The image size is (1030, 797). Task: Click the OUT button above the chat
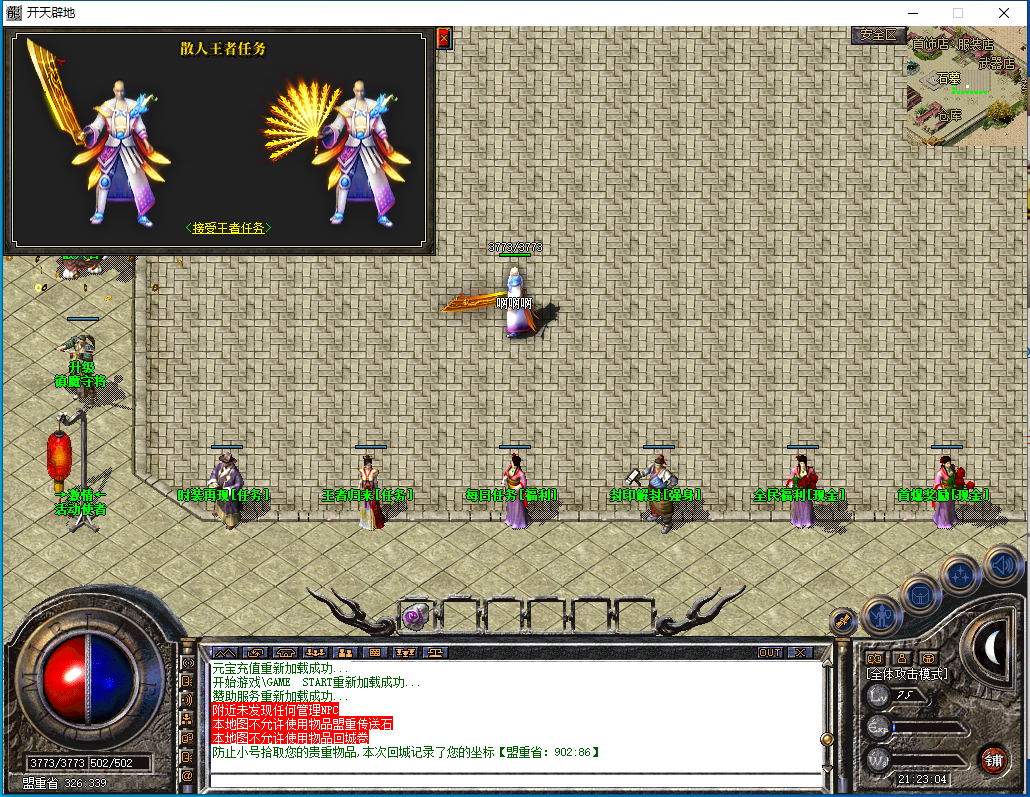pos(769,652)
